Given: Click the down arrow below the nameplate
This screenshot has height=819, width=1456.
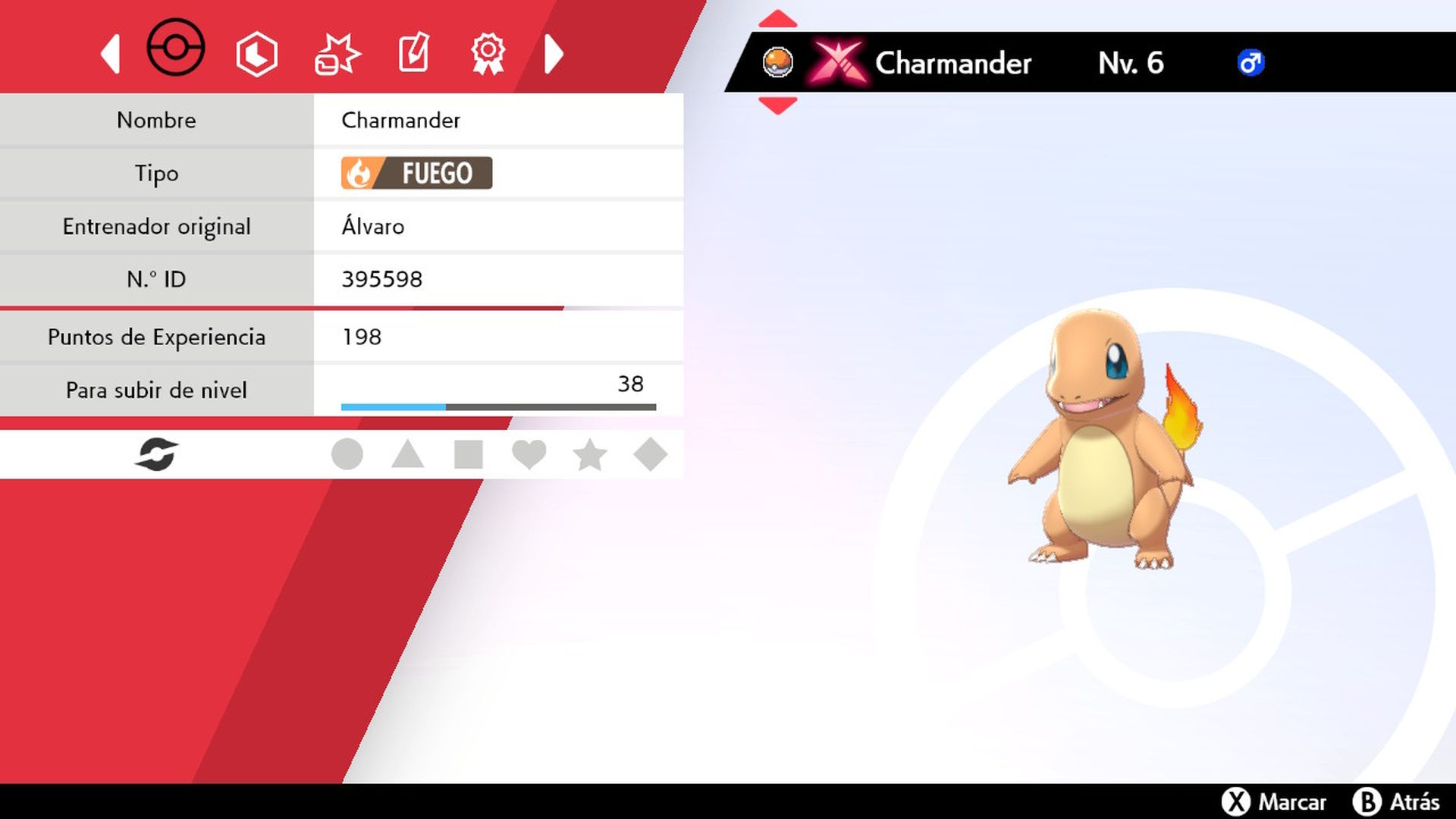Looking at the screenshot, I should (778, 106).
